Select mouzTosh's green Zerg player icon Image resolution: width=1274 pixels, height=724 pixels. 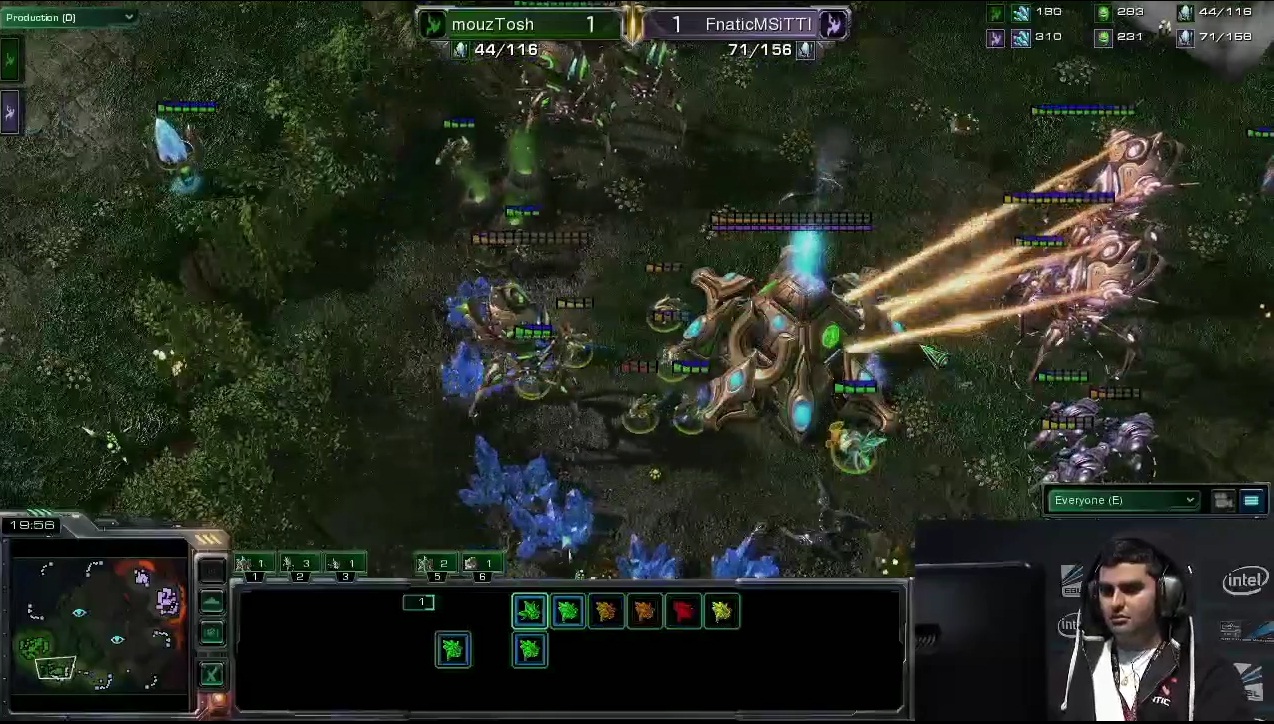click(432, 24)
